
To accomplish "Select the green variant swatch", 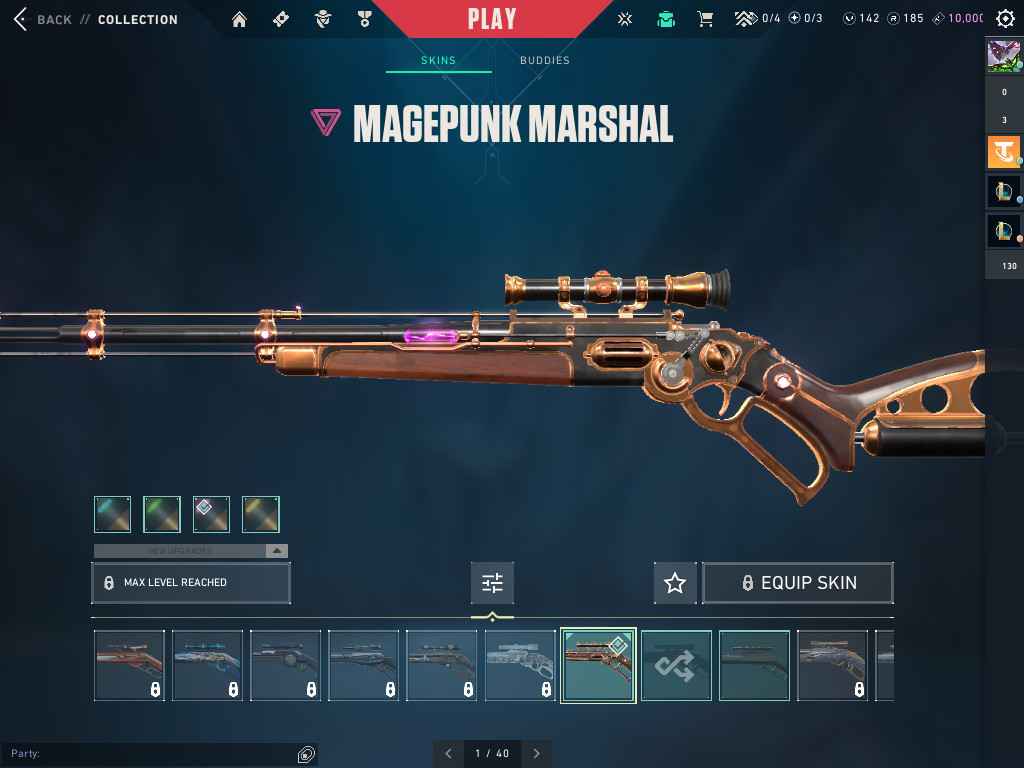I will click(x=162, y=514).
